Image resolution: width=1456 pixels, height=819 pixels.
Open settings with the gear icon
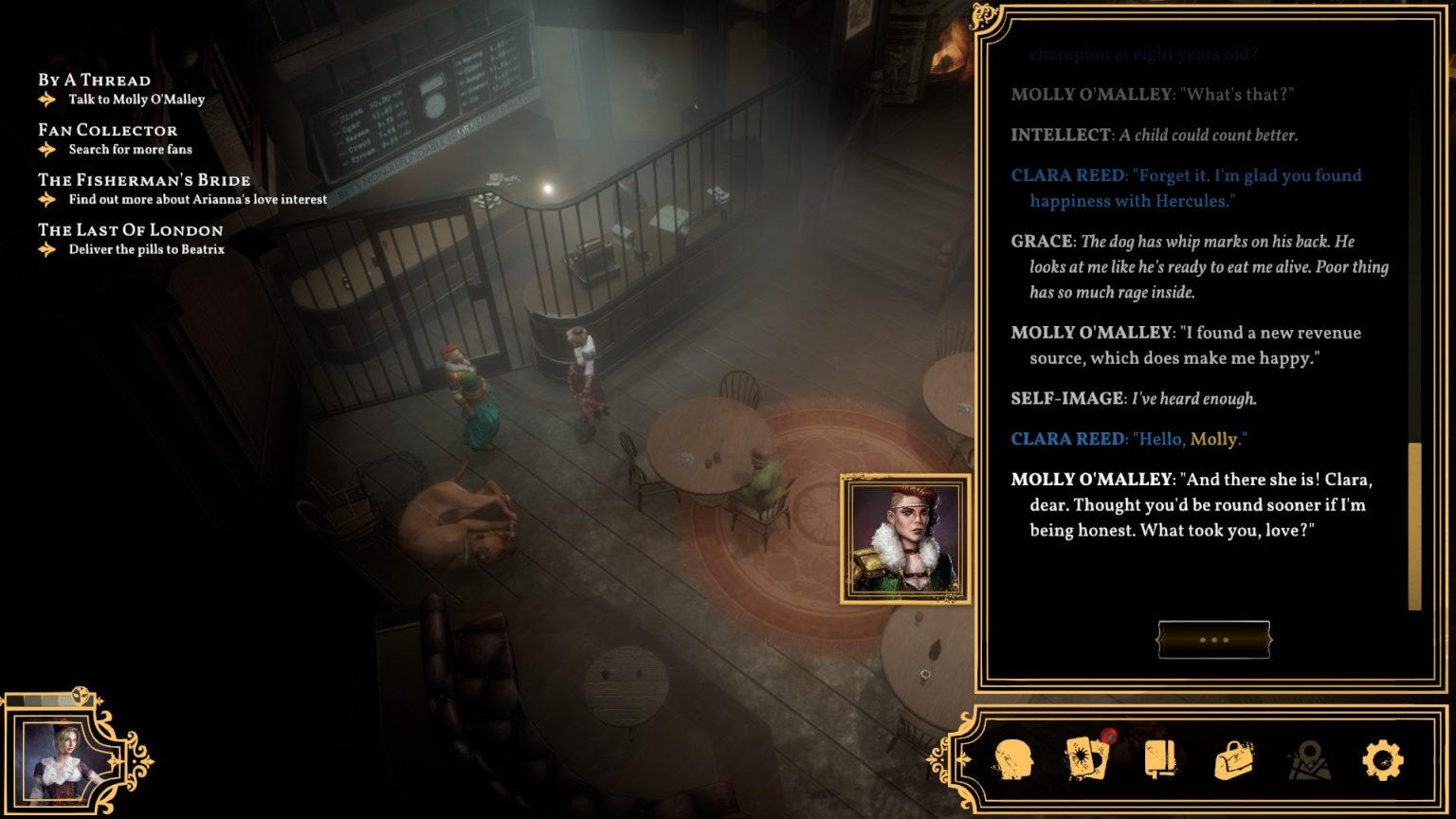click(1382, 760)
